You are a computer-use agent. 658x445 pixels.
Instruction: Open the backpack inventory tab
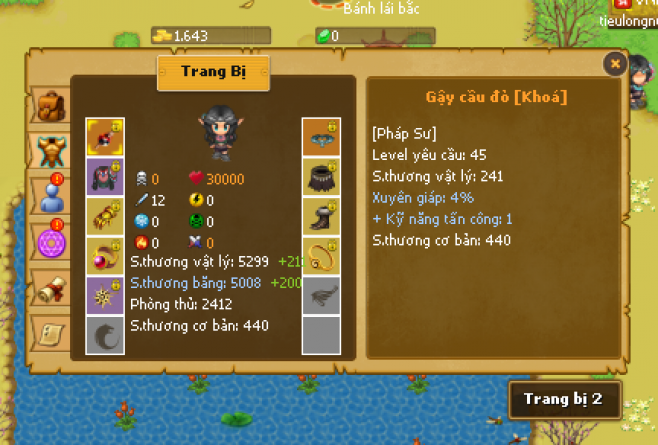coord(48,105)
